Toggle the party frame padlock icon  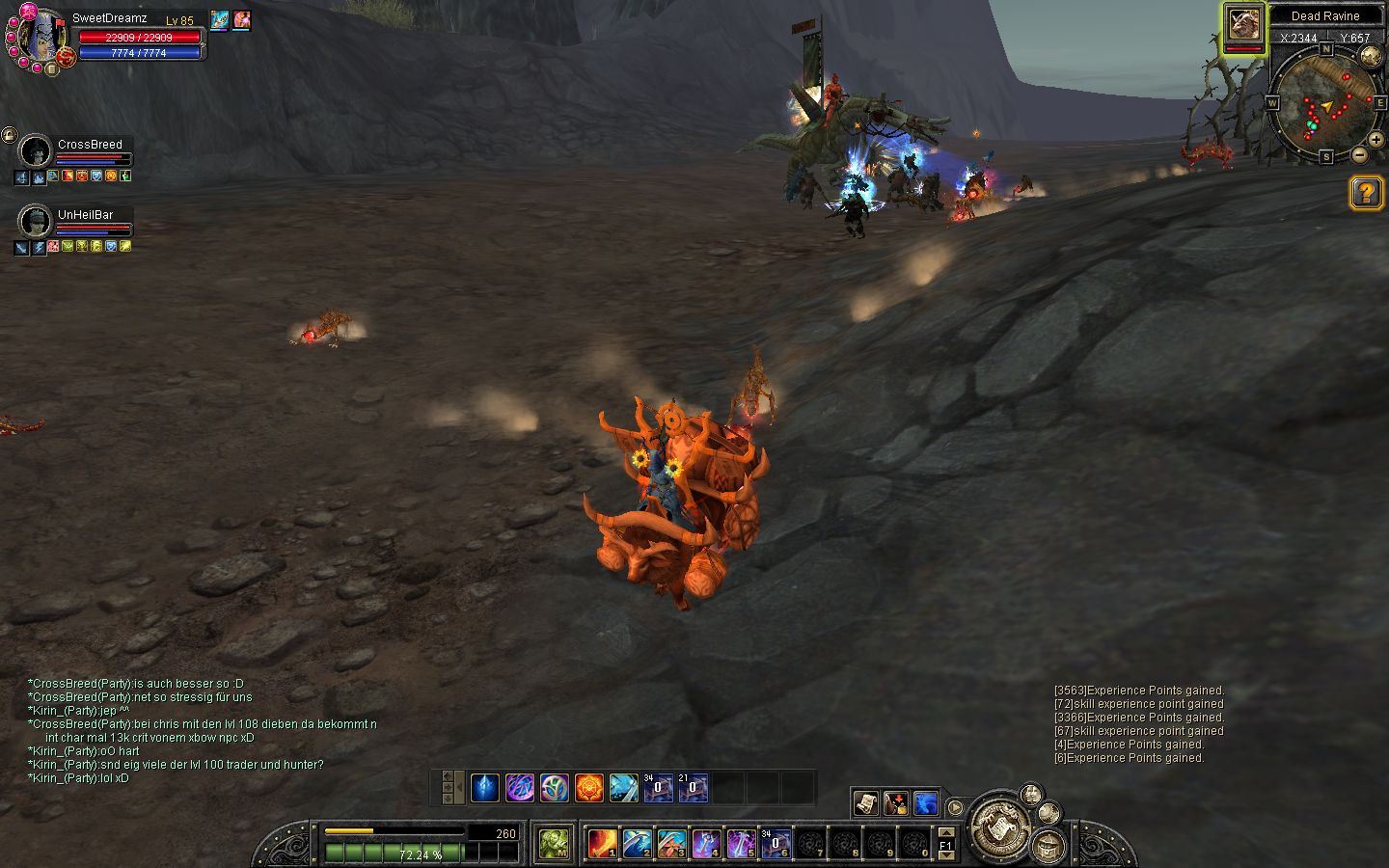[x=9, y=134]
